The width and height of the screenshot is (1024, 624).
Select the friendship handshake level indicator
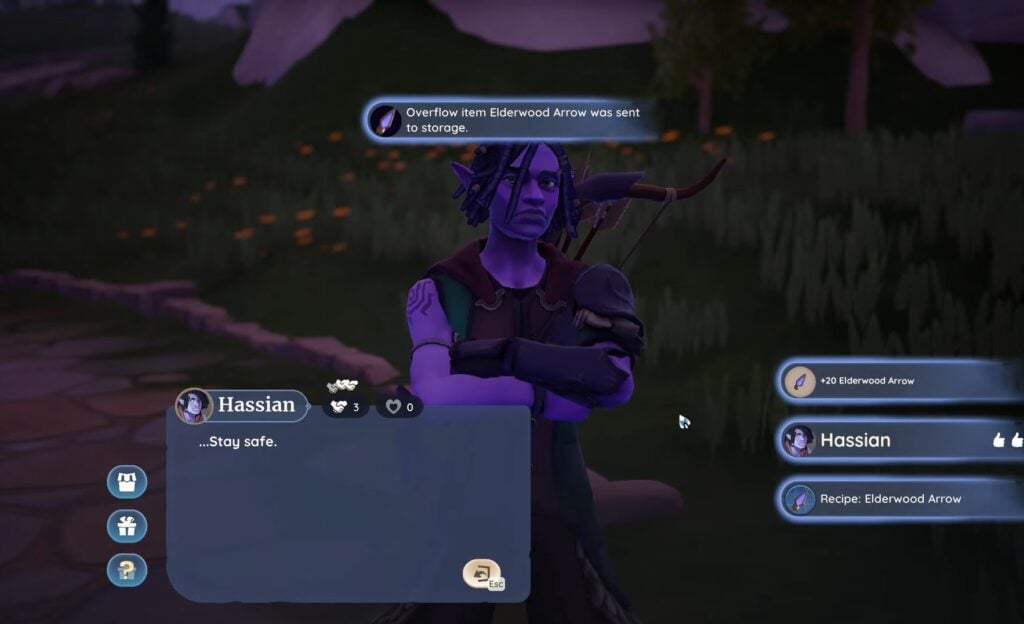[x=345, y=407]
